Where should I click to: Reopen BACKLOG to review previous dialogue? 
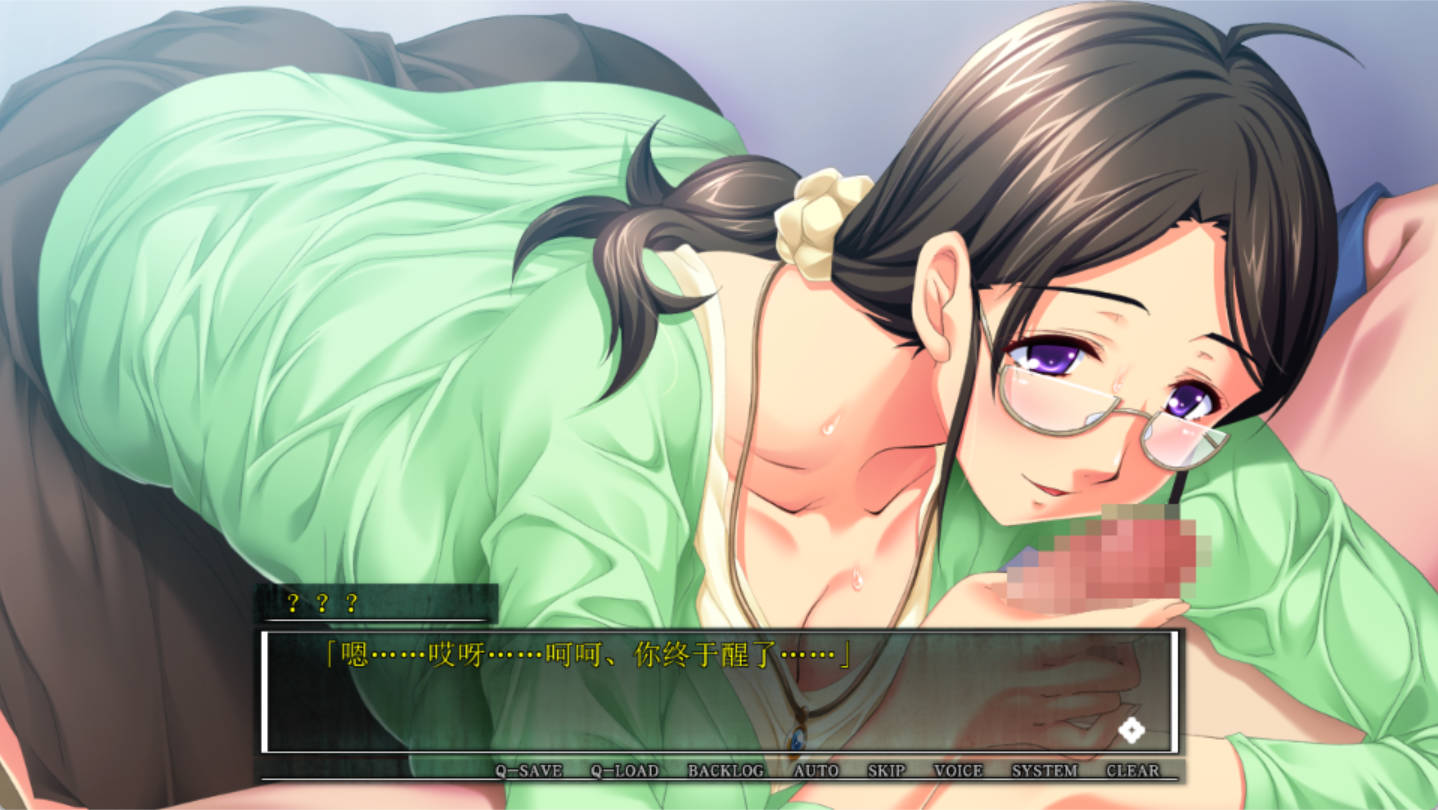coord(725,771)
